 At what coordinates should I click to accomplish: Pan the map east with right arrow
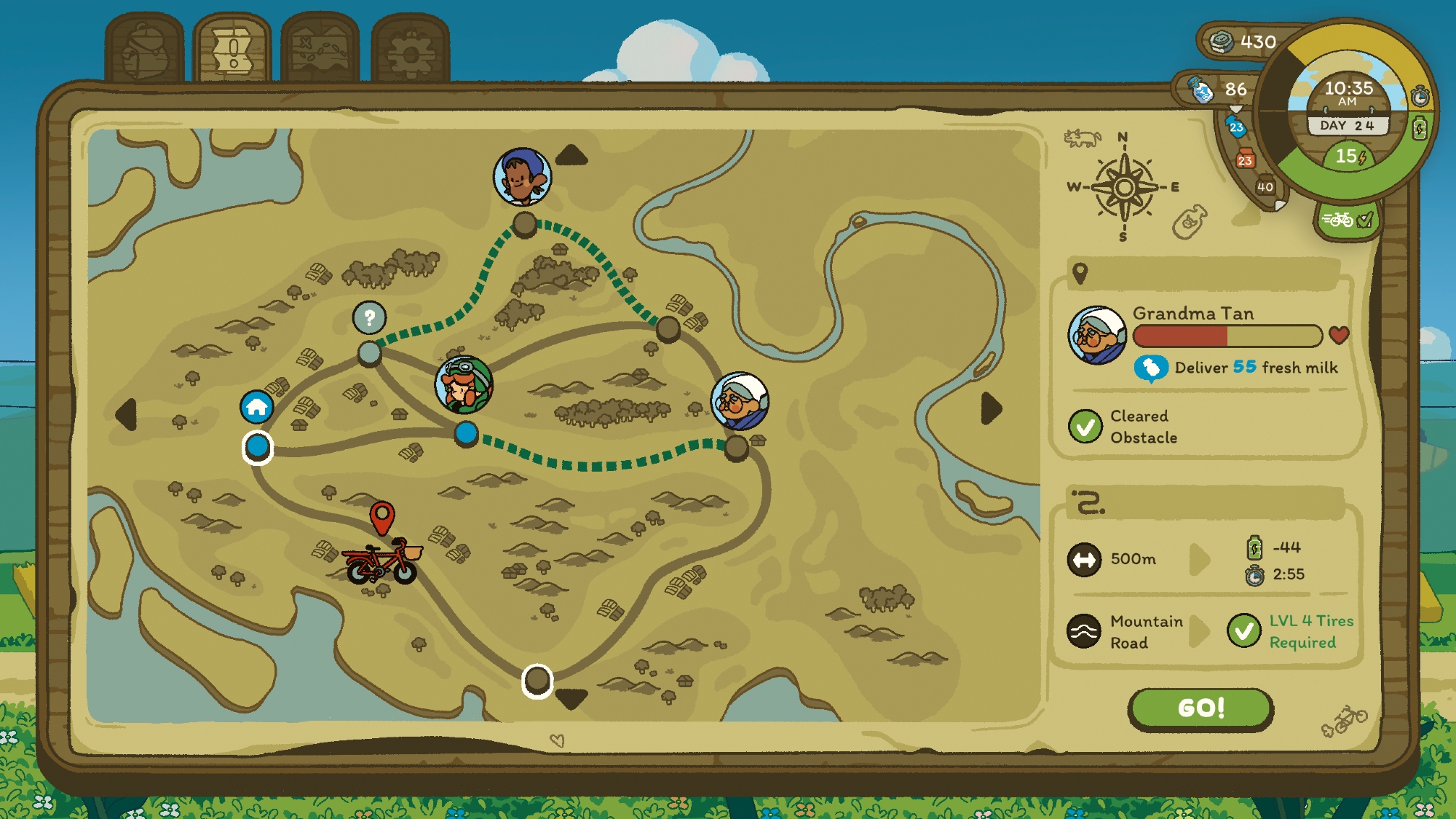click(991, 408)
